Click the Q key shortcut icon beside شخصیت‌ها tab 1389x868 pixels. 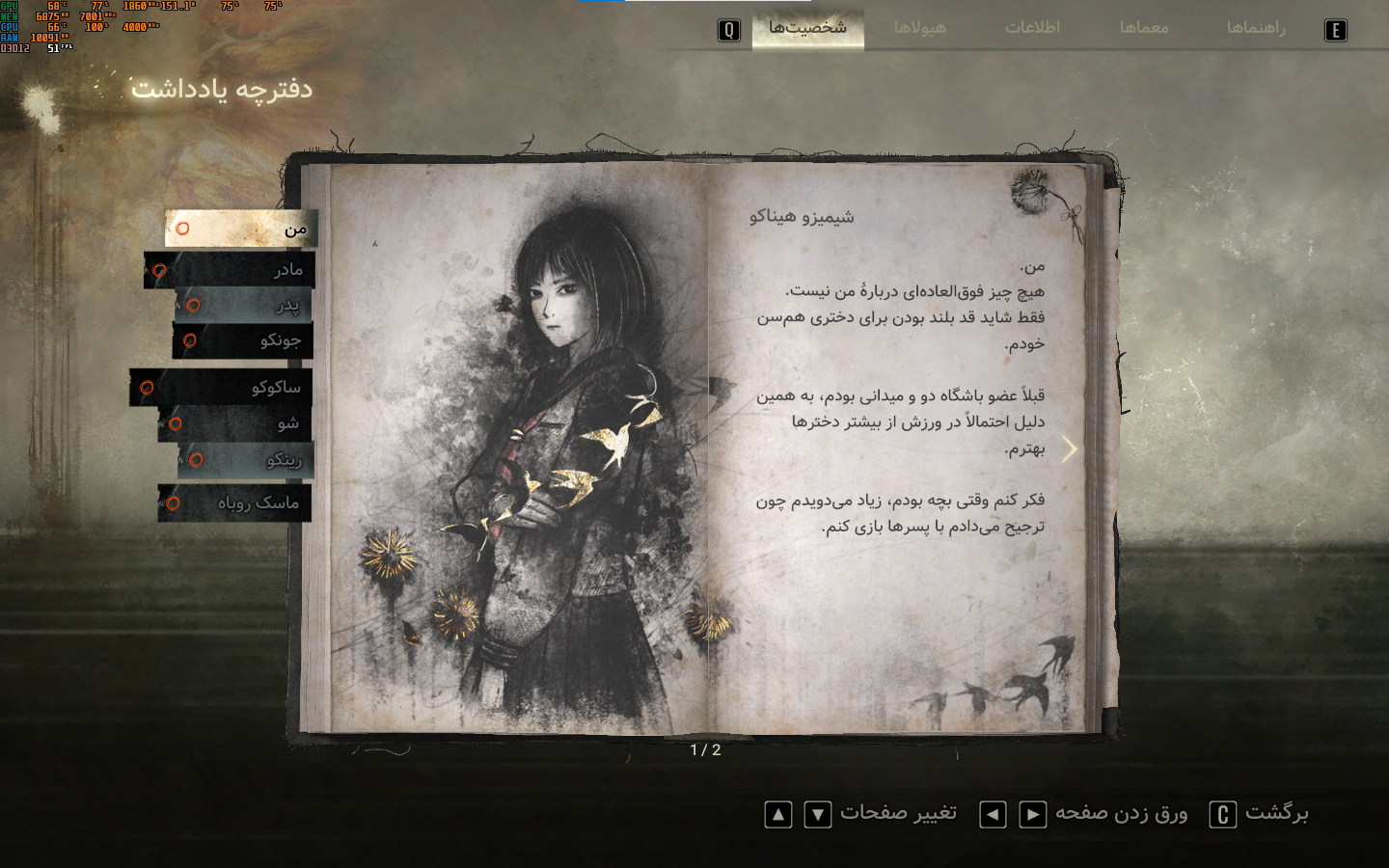(730, 28)
